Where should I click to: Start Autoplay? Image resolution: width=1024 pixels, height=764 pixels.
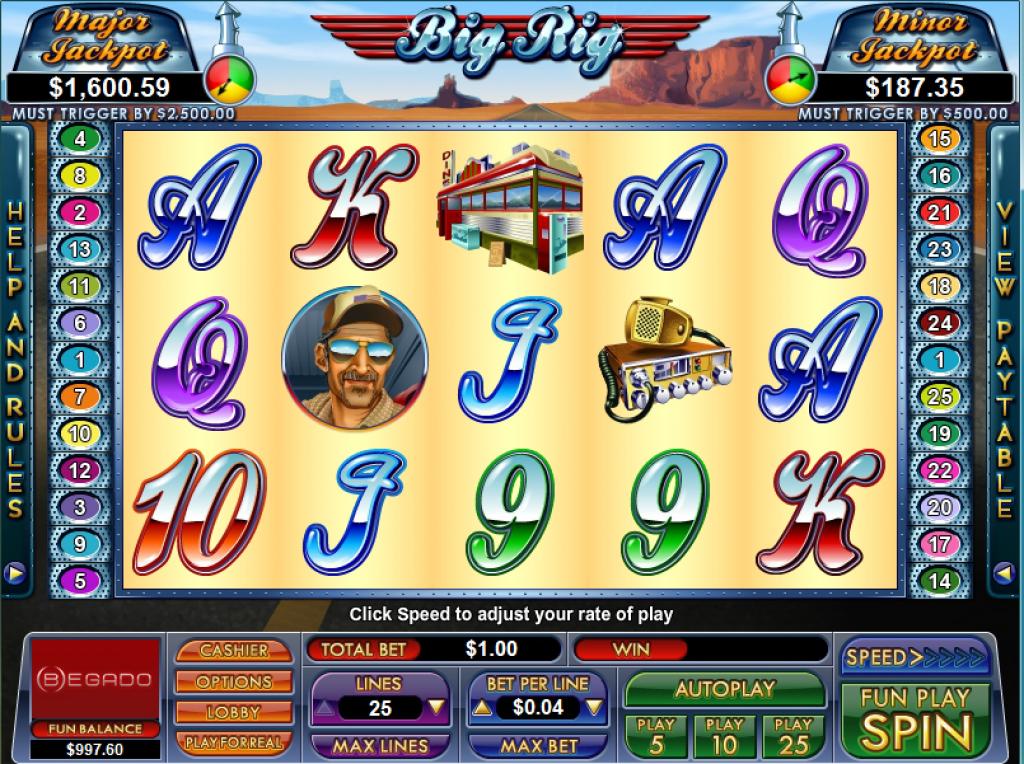click(725, 689)
